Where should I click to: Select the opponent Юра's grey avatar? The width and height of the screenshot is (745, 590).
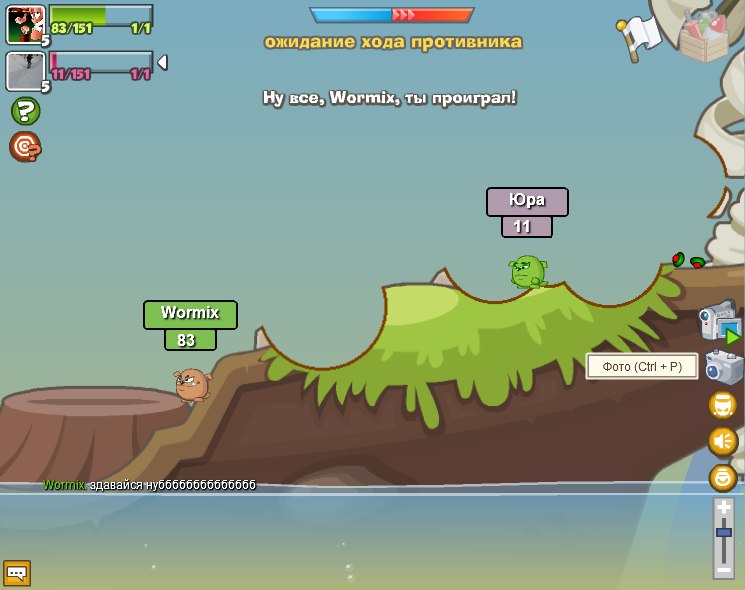pyautogui.click(x=25, y=70)
